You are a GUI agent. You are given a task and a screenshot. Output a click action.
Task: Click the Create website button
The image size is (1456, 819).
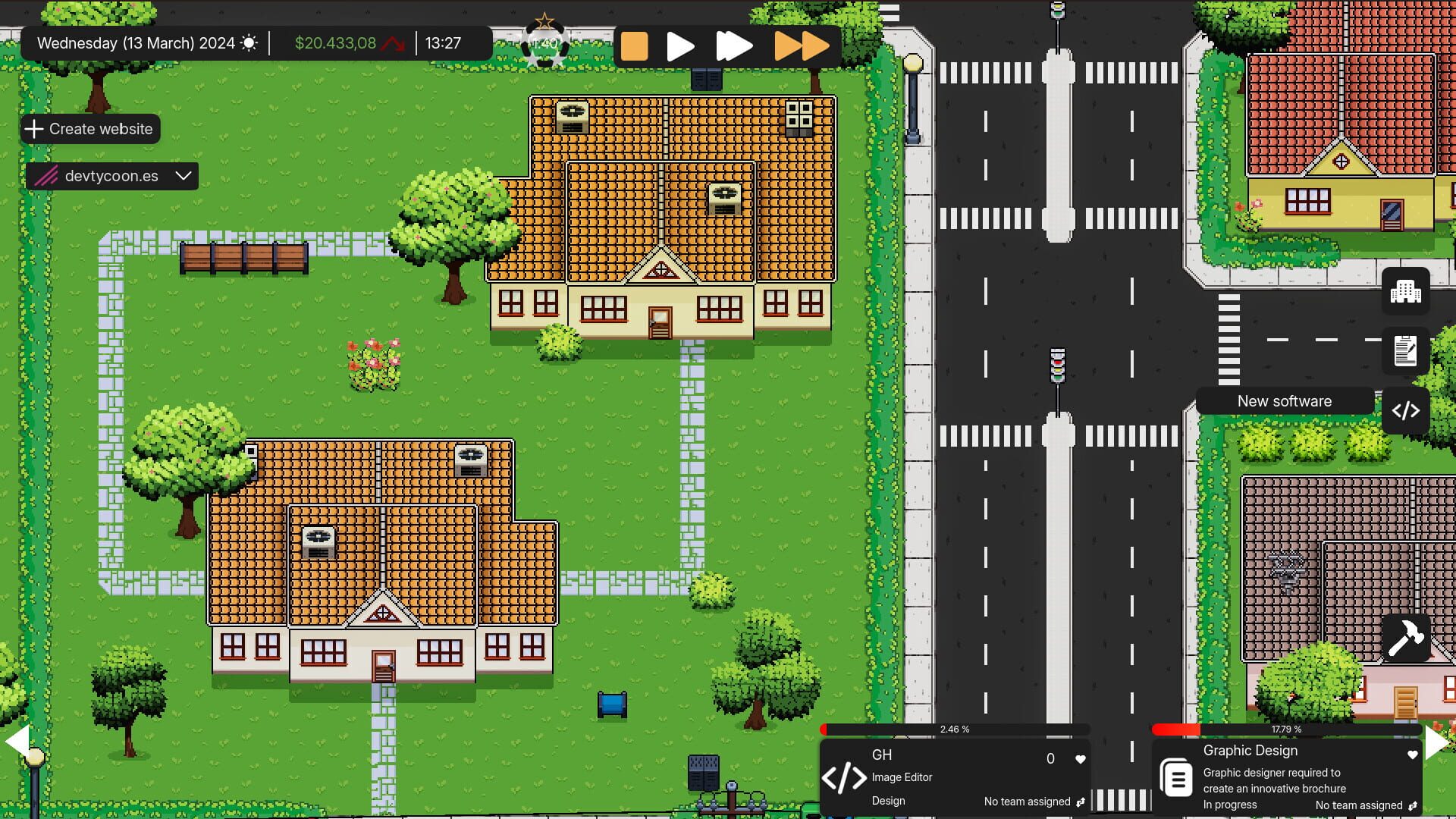point(89,129)
